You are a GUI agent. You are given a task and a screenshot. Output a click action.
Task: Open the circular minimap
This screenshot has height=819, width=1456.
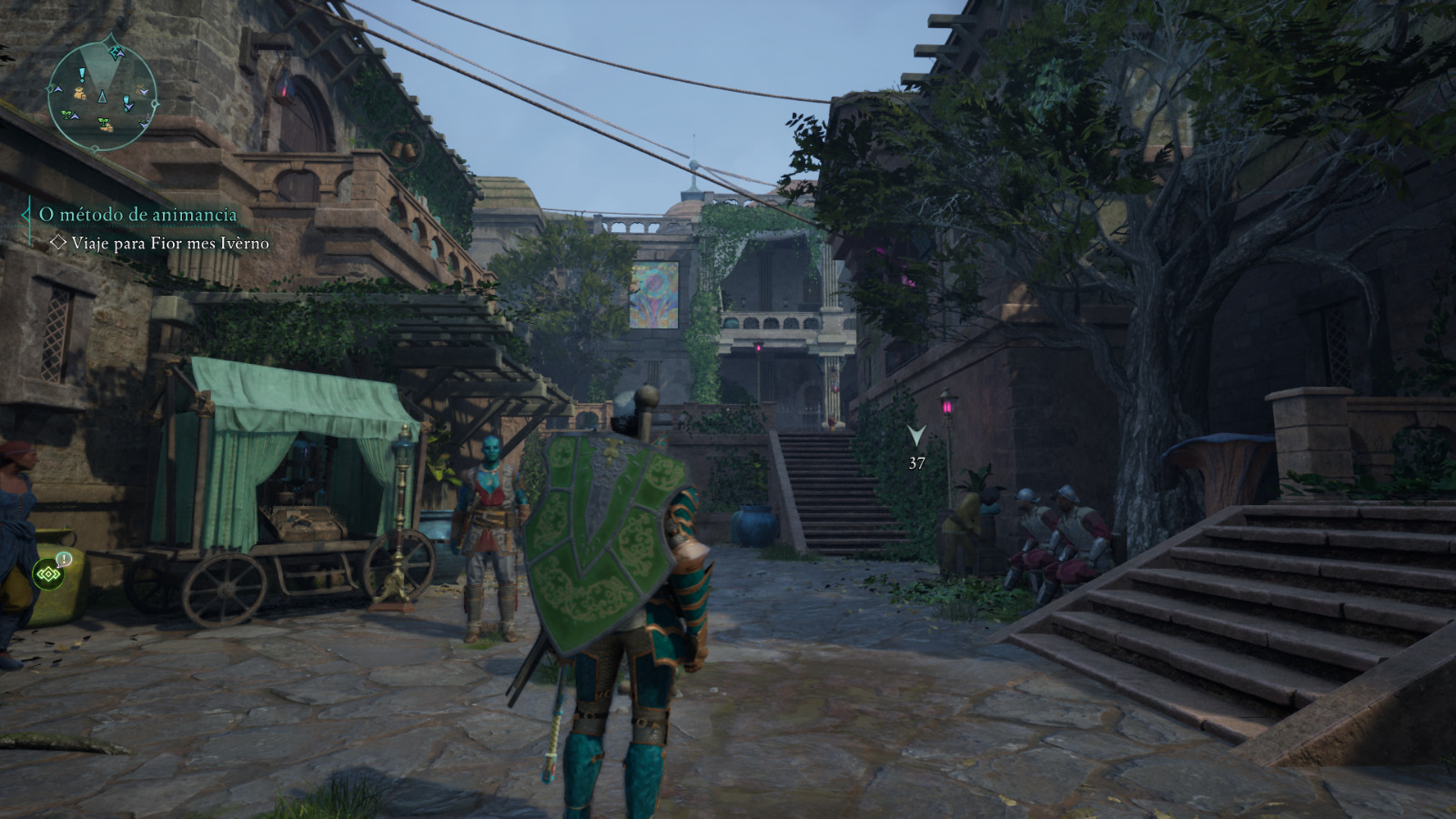point(103,96)
